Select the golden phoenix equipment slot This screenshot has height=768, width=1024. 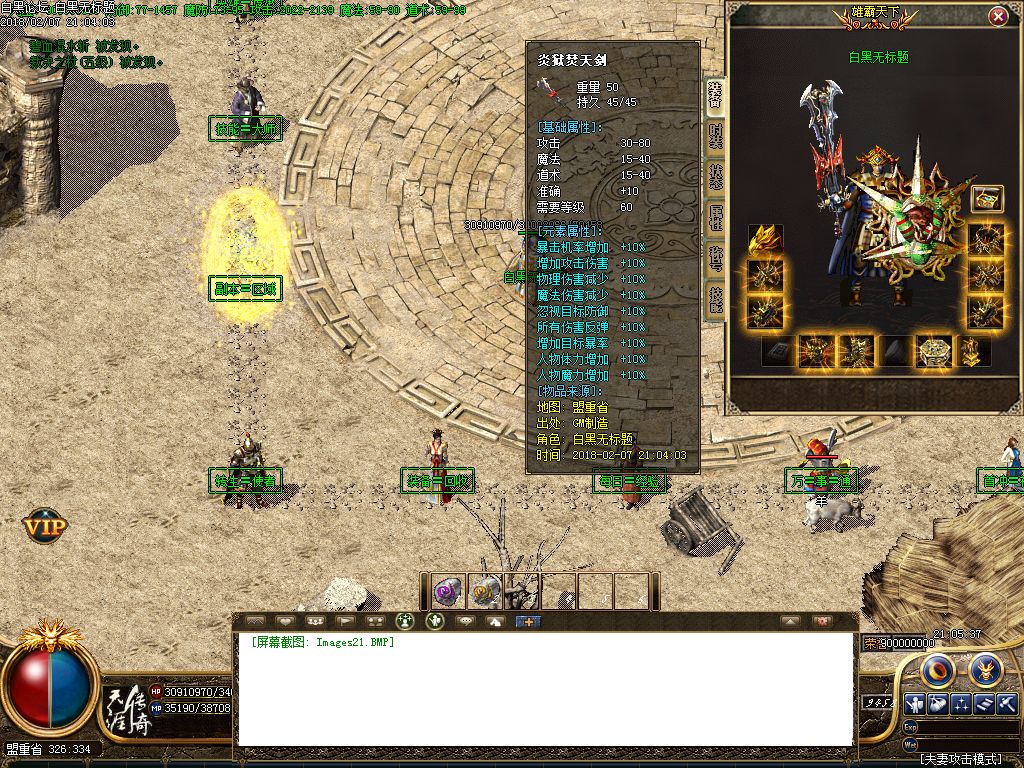[765, 240]
